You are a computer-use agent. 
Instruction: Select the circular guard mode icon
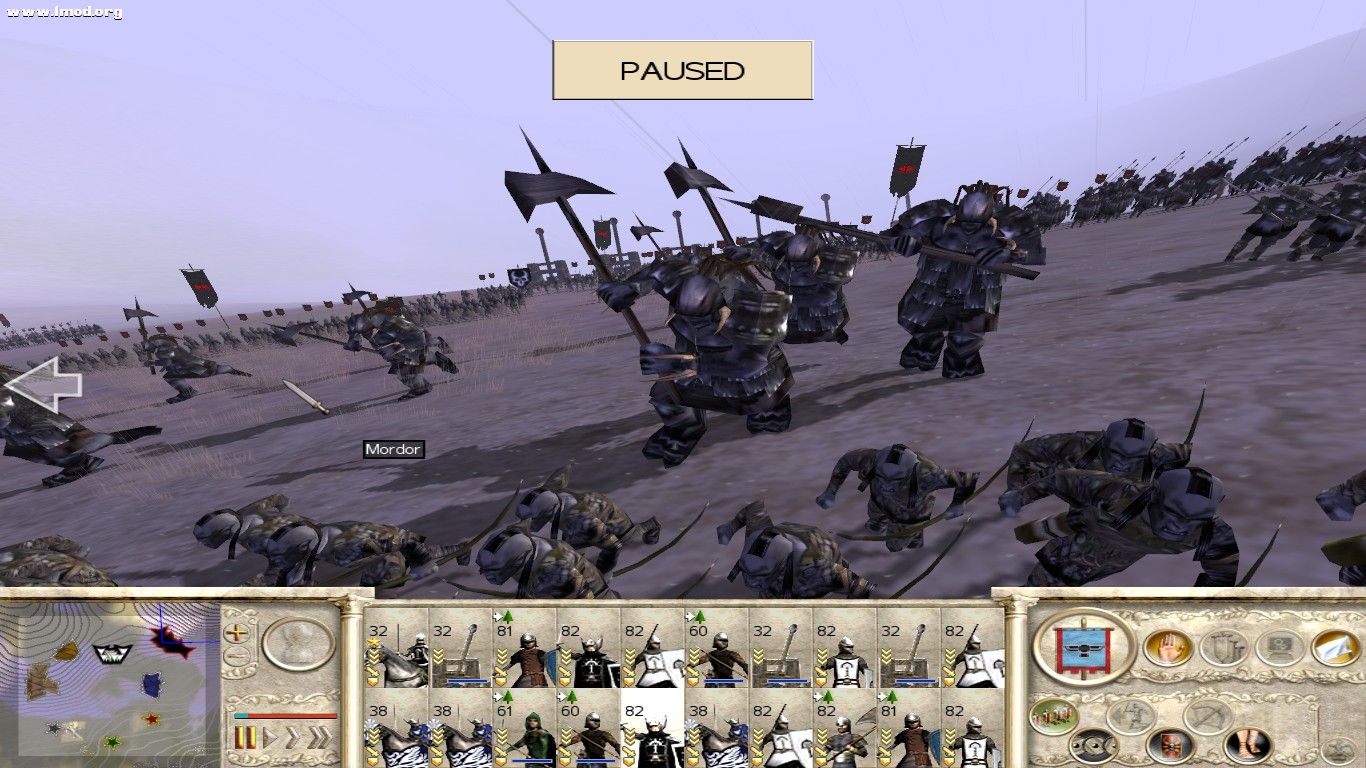click(1094, 746)
